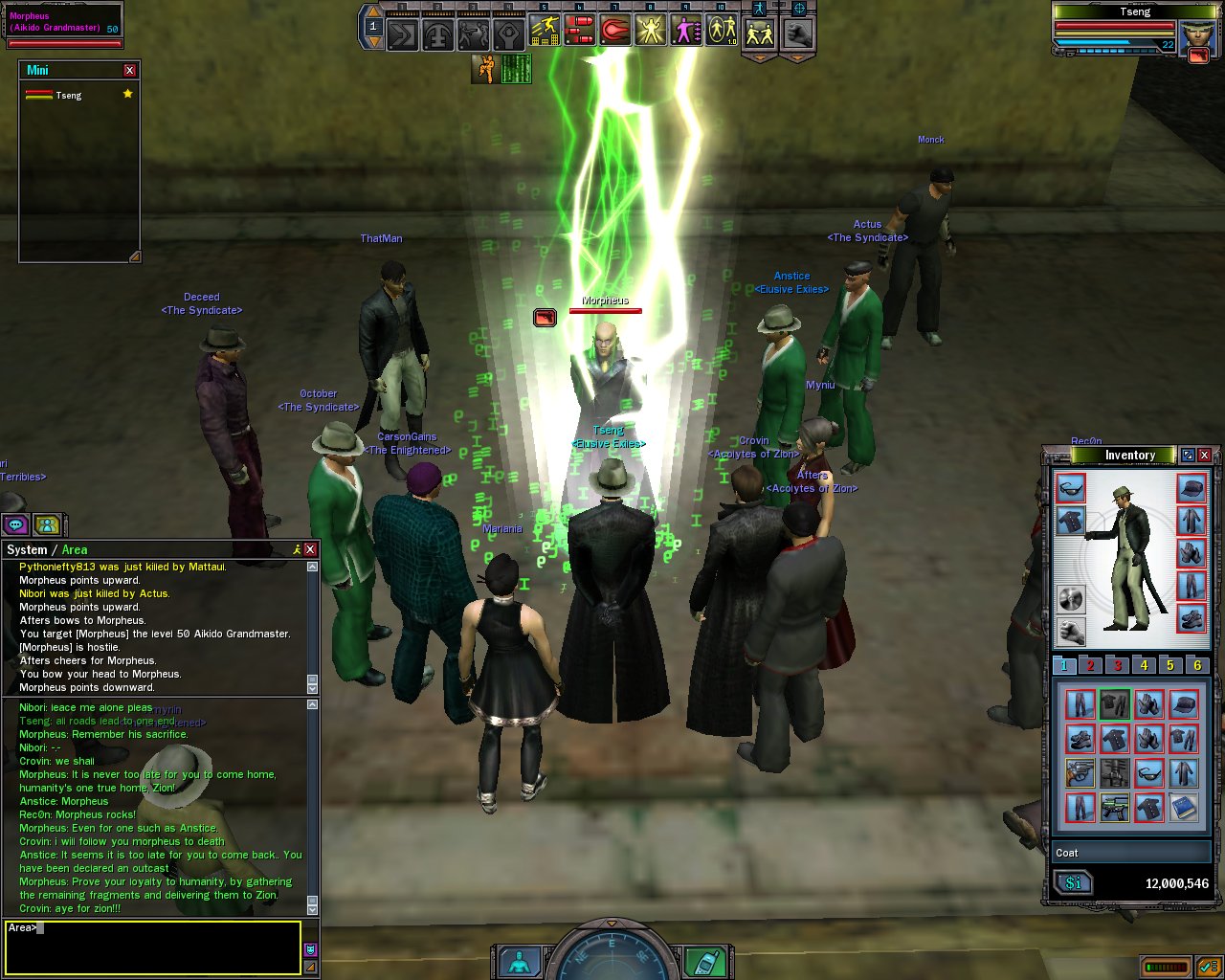Image resolution: width=1225 pixels, height=980 pixels.
Task: Select the revolver item in inventory
Action: (1080, 772)
